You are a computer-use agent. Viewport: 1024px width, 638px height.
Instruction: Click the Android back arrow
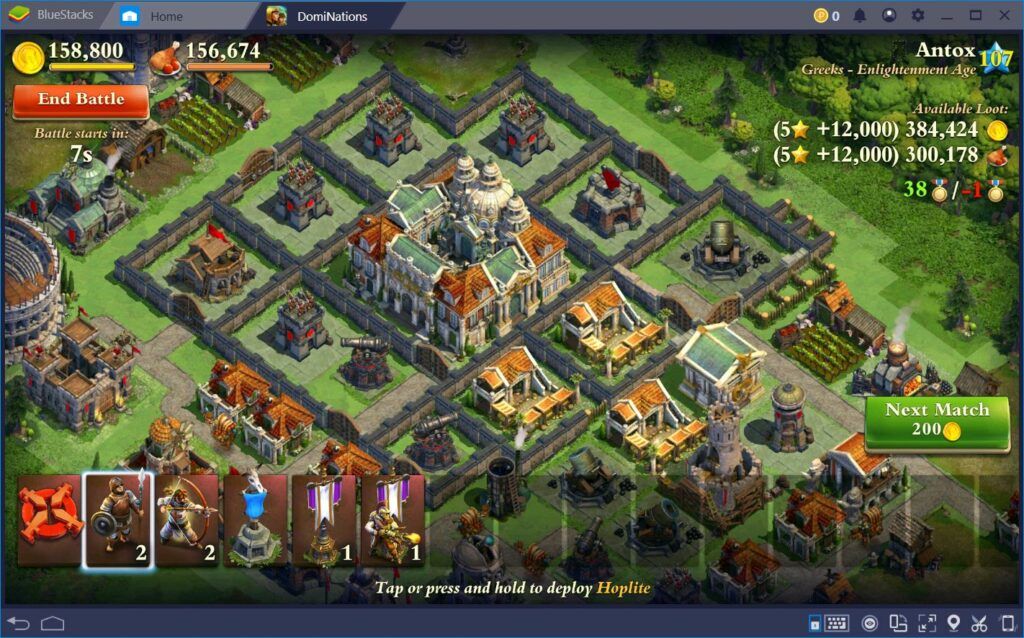pyautogui.click(x=19, y=623)
